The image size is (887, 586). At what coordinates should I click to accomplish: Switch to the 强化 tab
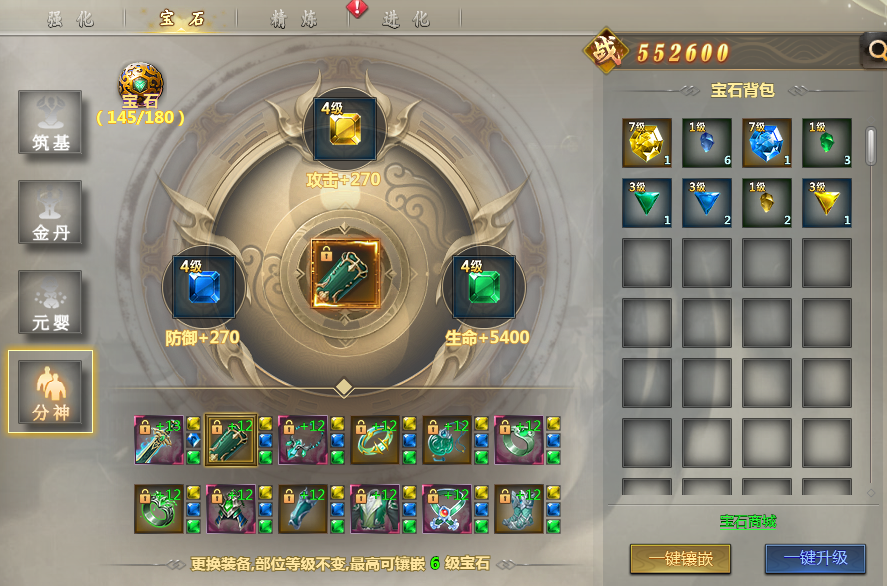tap(71, 19)
